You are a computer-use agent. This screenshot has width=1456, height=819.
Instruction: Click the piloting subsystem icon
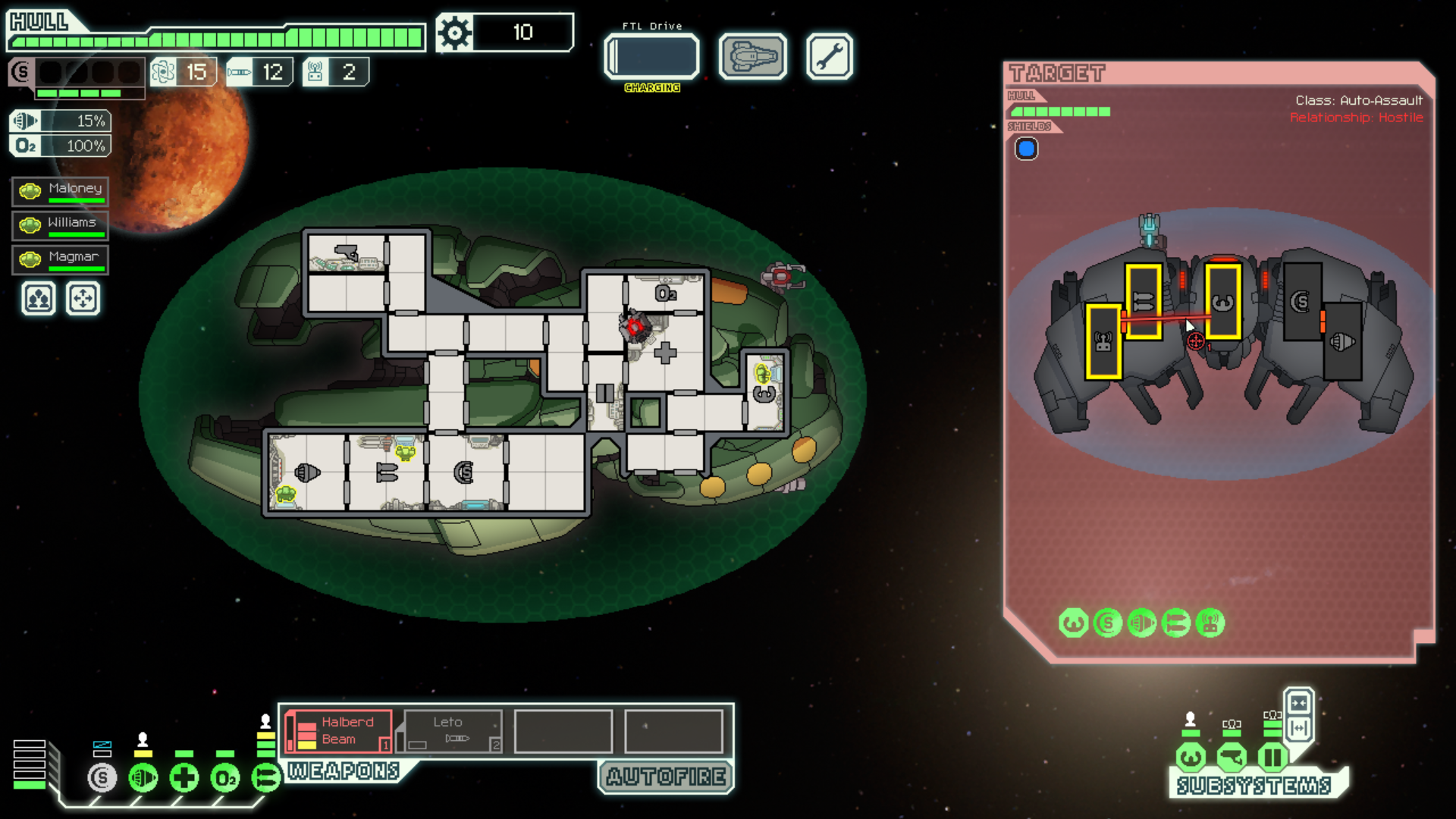click(x=1191, y=757)
